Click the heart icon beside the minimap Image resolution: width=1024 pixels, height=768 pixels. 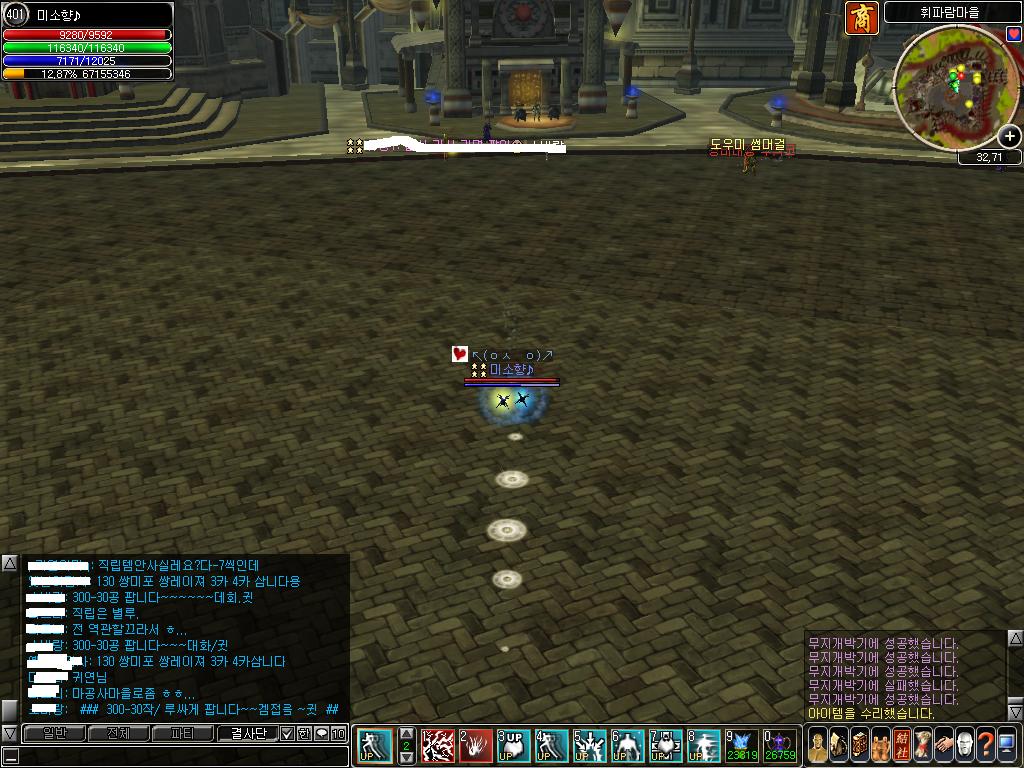pyautogui.click(x=1014, y=35)
